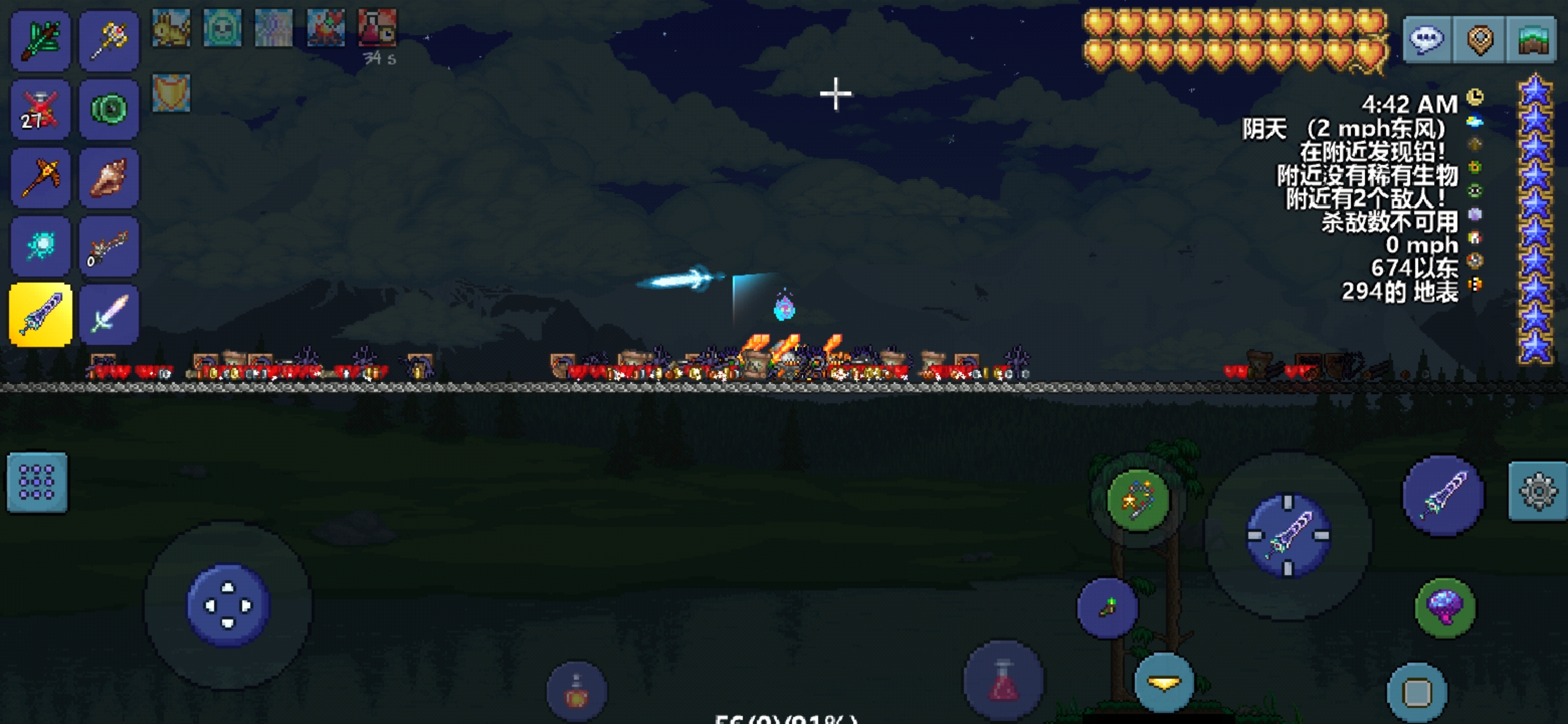Select the orange pickaxe hotbar slot
The width and height of the screenshot is (1568, 724).
[40, 178]
